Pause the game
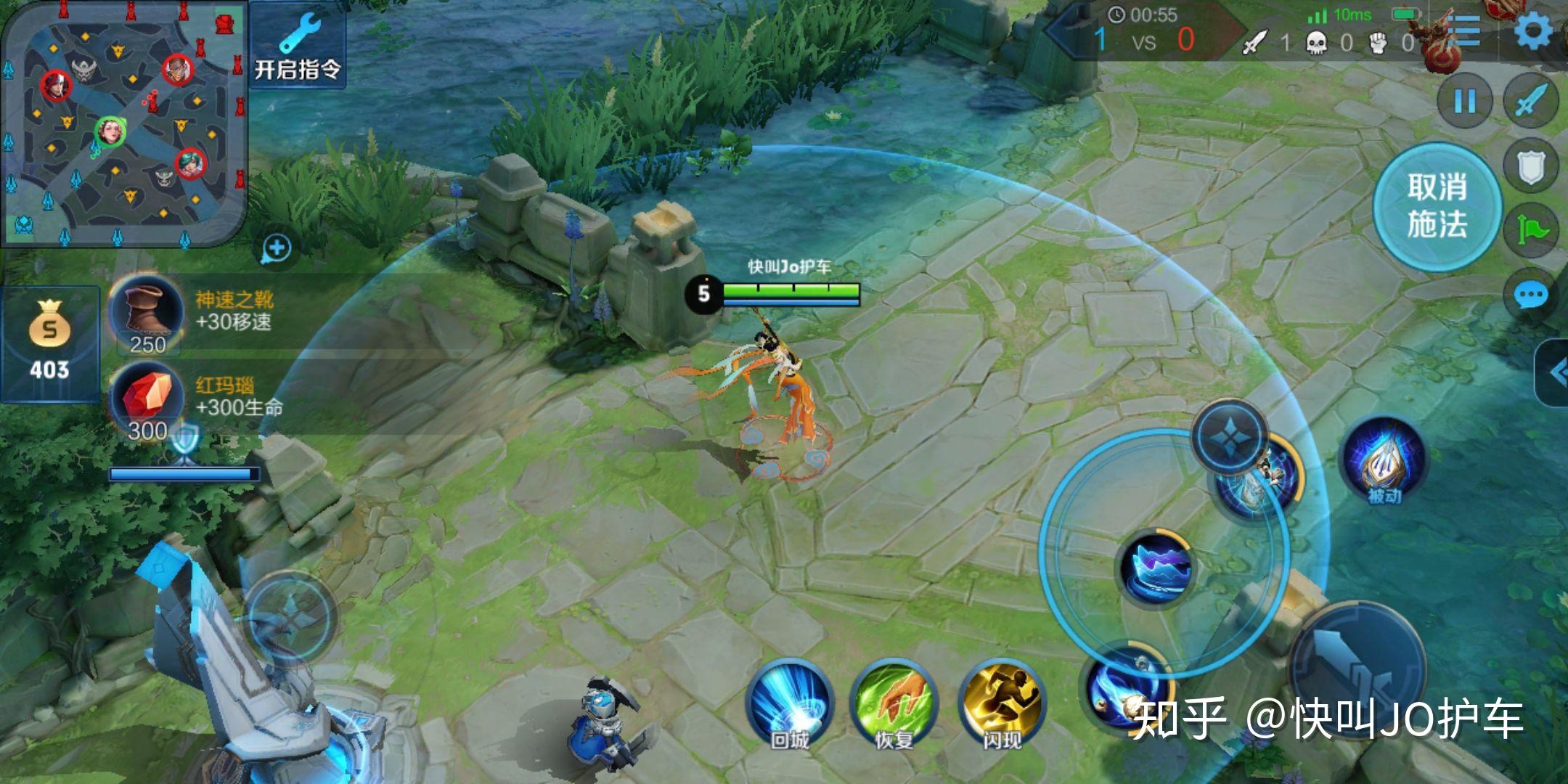Viewport: 1568px width, 784px height. 1465,101
